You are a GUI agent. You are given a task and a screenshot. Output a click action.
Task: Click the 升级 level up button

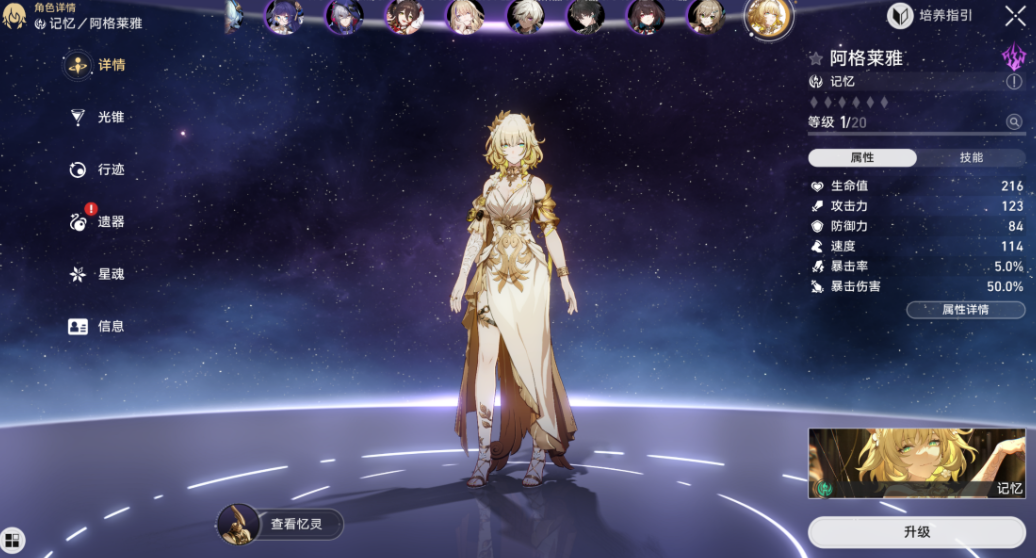pyautogui.click(x=917, y=532)
